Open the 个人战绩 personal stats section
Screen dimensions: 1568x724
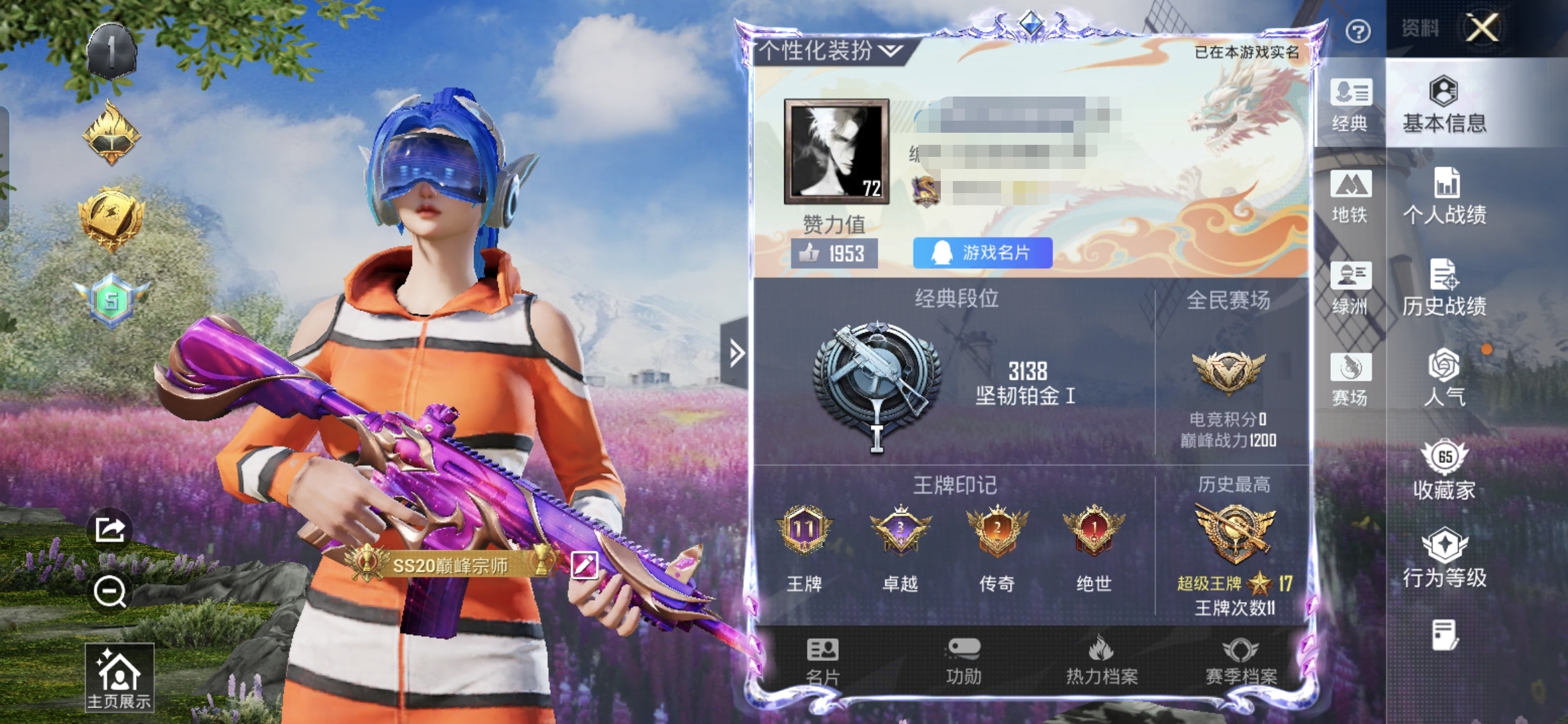tap(1445, 196)
